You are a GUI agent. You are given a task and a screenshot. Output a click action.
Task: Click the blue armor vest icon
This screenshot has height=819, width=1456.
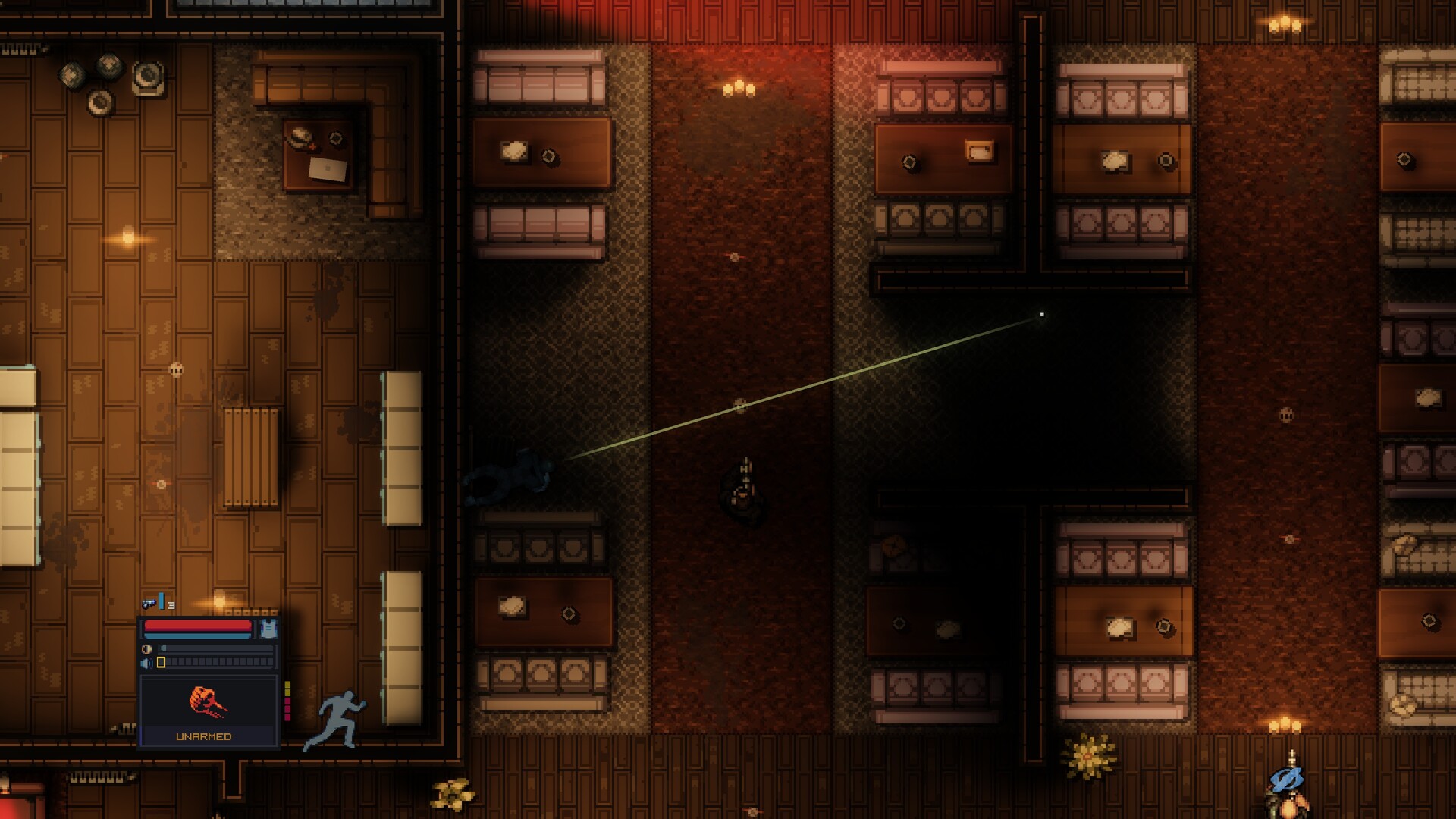pyautogui.click(x=268, y=627)
